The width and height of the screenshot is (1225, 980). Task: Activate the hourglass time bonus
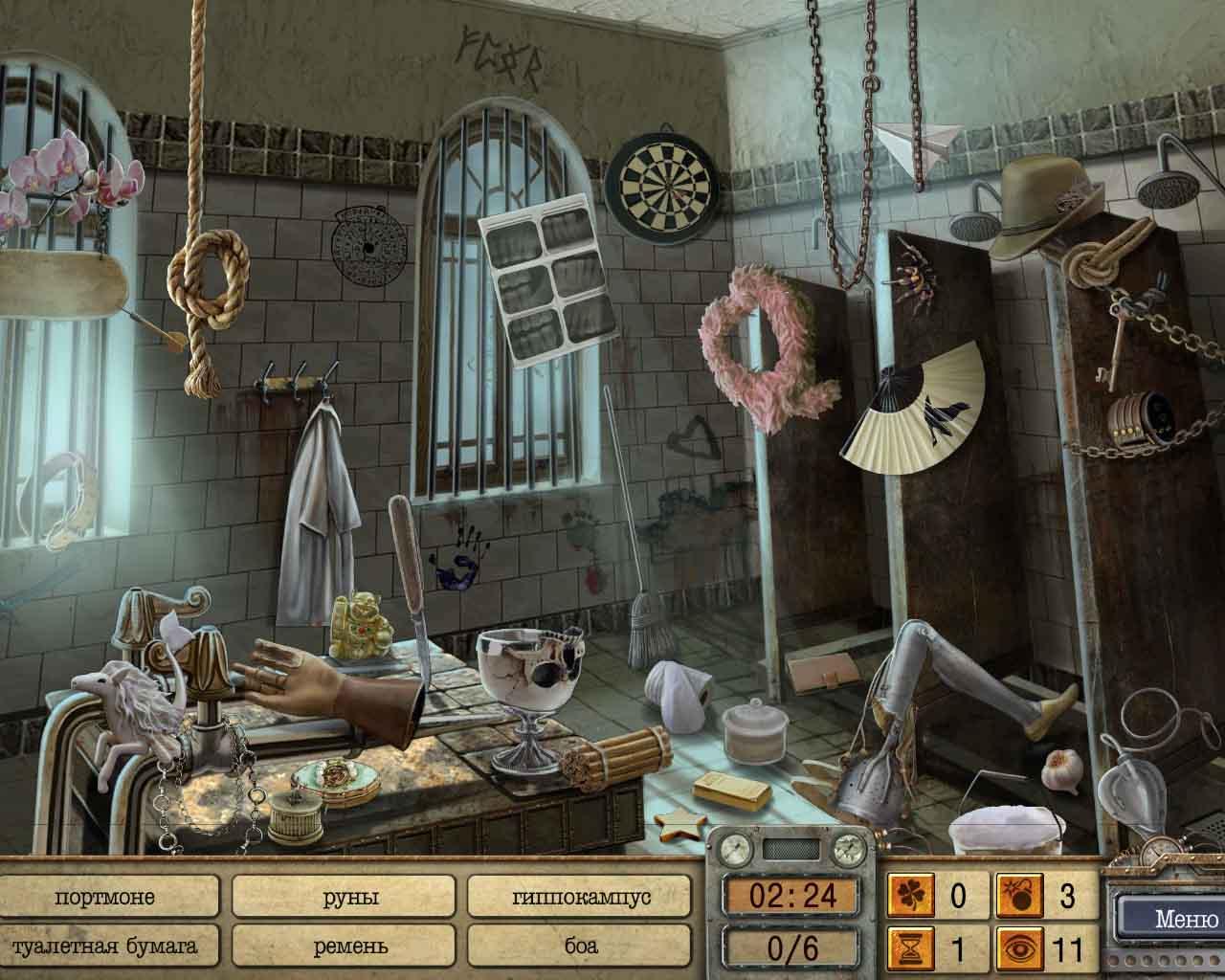[x=907, y=950]
